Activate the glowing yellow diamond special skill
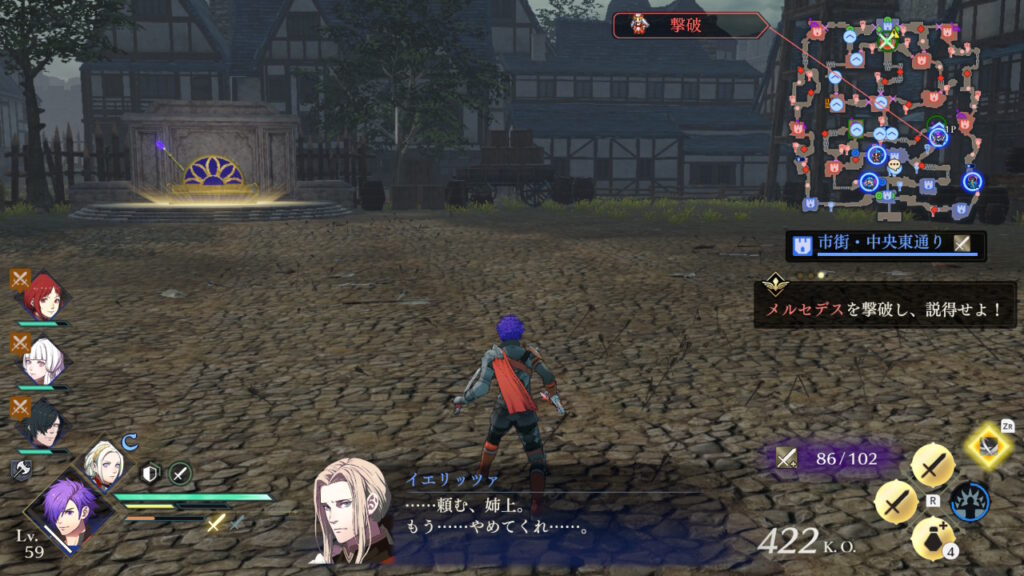The image size is (1024, 576). [x=989, y=446]
